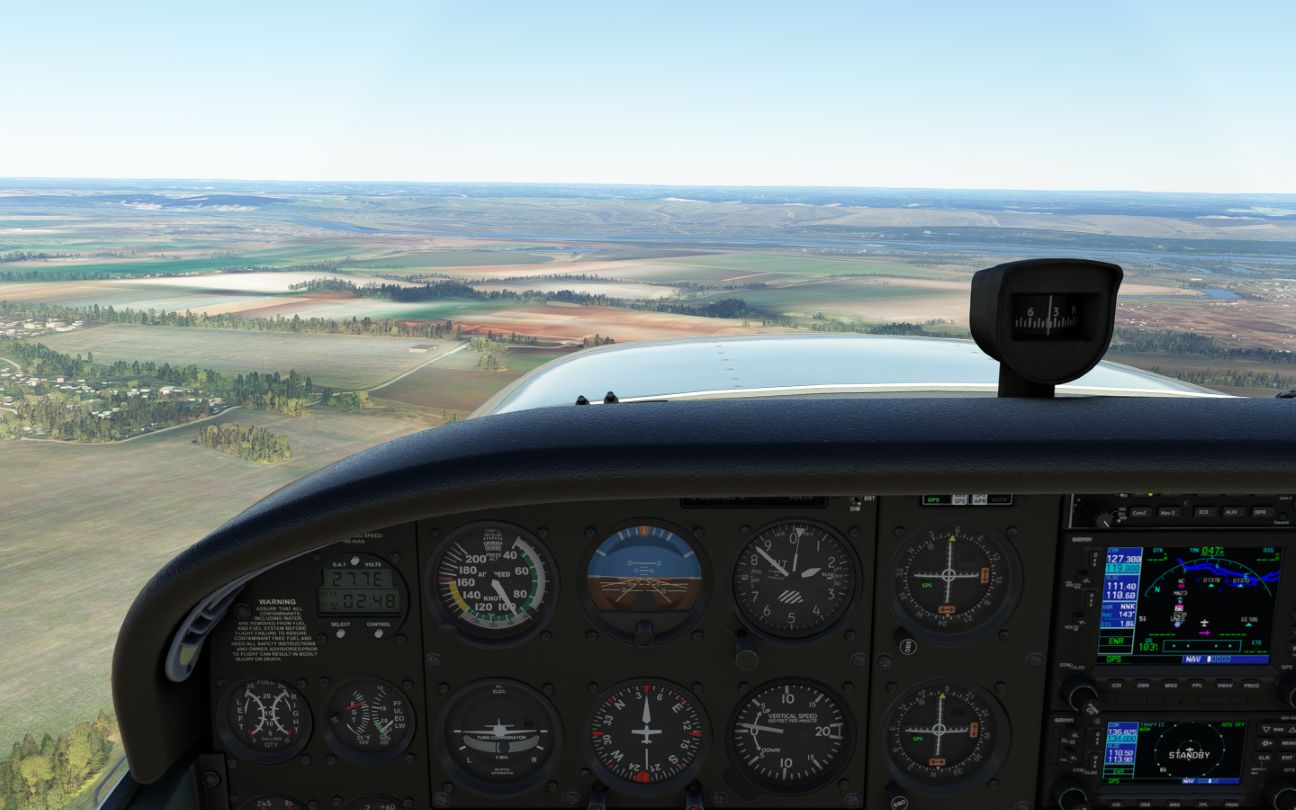Click the ENT button on the Garmin GPS

(x=1288, y=758)
